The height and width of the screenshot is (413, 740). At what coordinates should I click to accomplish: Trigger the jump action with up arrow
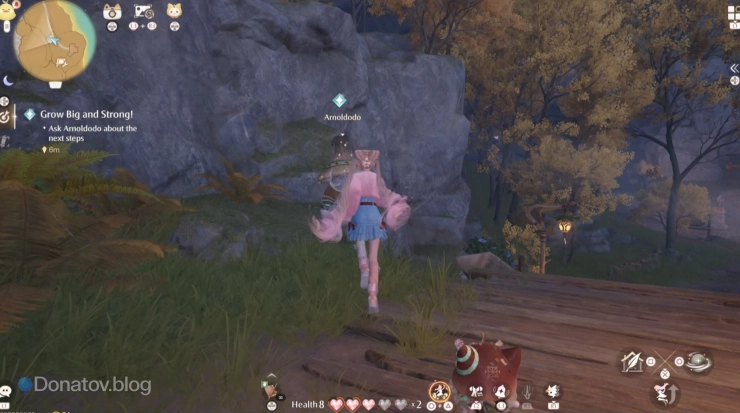point(664,393)
